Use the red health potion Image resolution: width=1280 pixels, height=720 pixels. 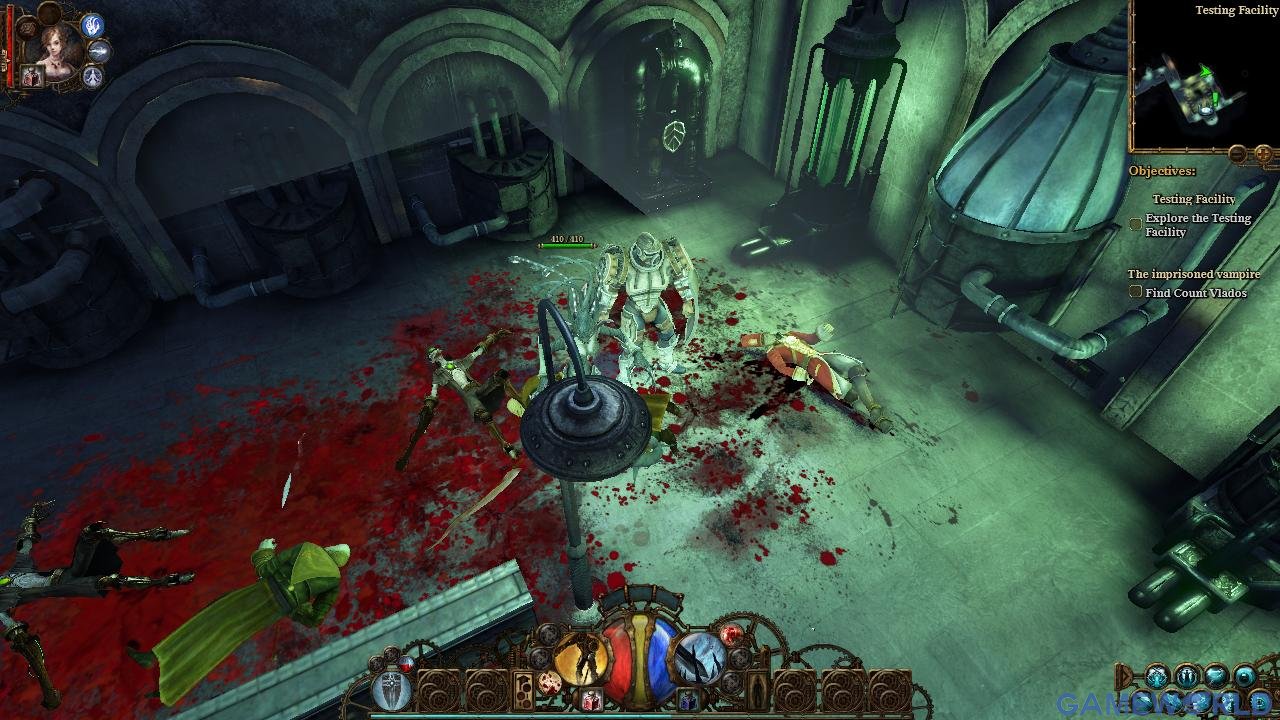[592, 700]
